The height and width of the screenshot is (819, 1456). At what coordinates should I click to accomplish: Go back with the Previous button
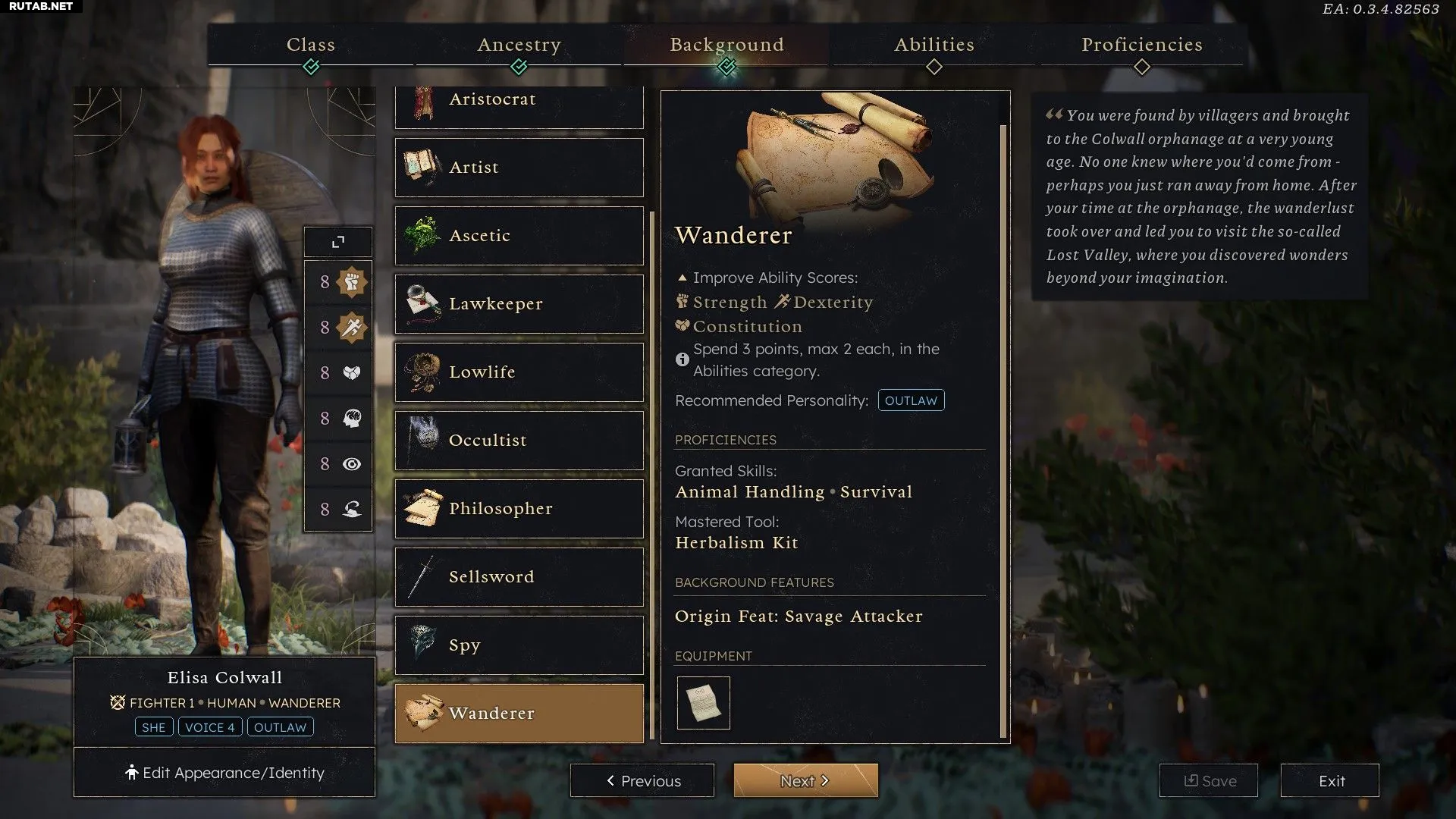click(642, 780)
